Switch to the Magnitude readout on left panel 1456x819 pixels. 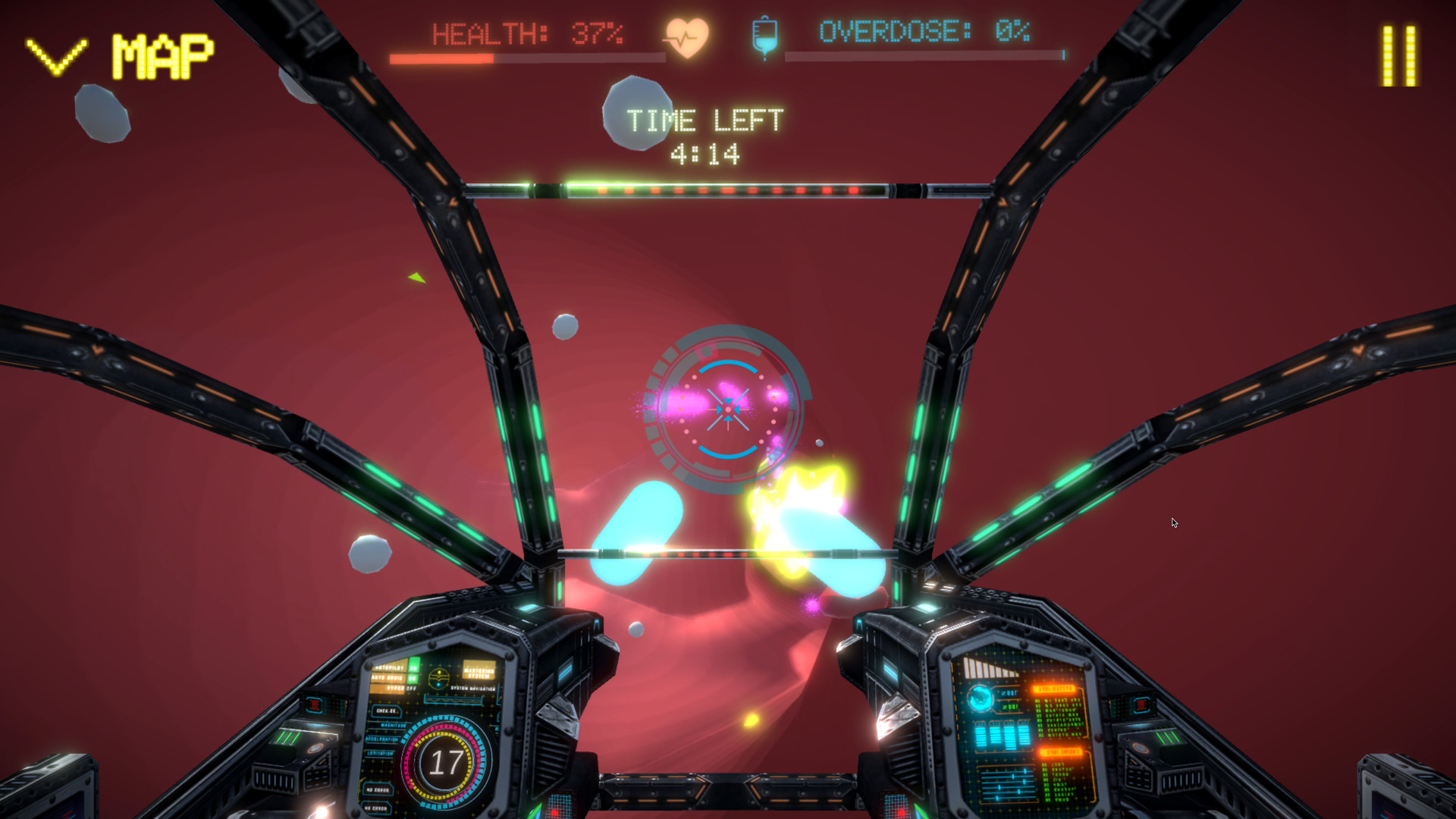tap(394, 726)
